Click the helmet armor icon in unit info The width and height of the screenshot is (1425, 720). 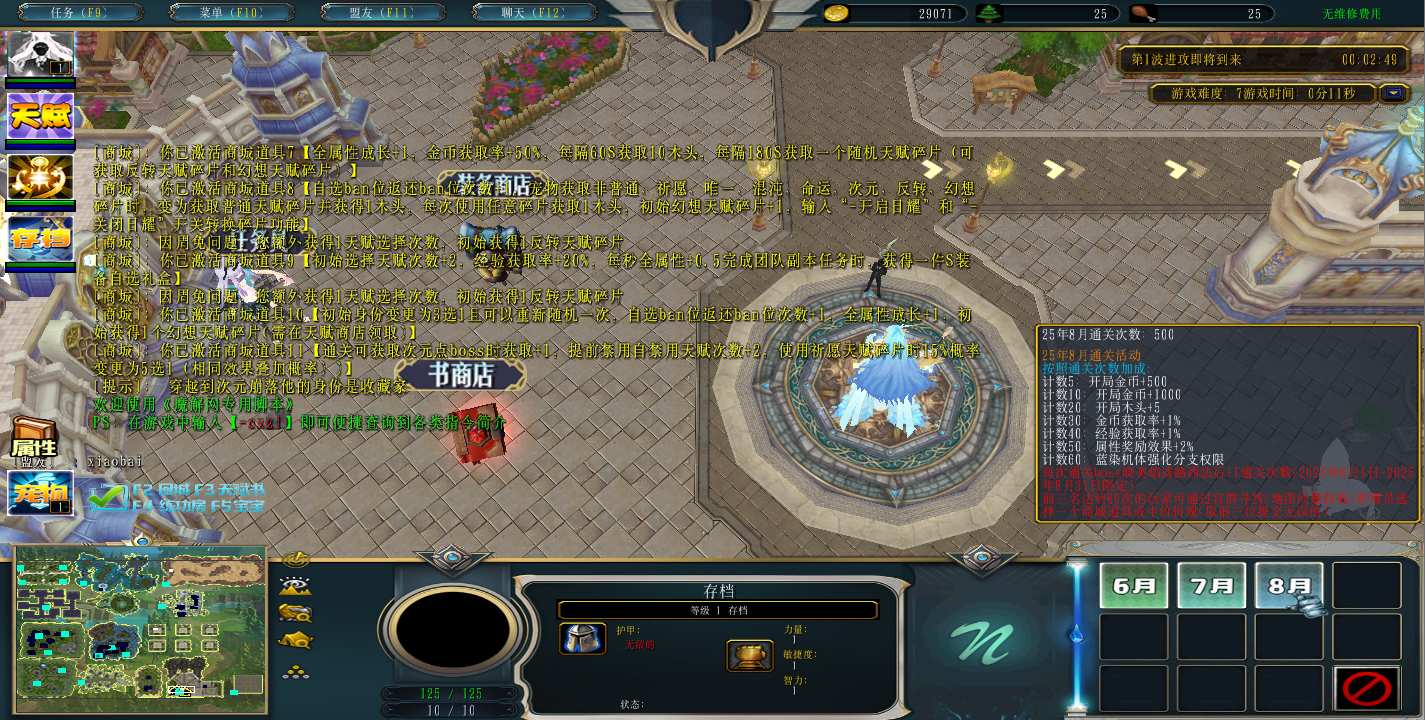coord(583,639)
